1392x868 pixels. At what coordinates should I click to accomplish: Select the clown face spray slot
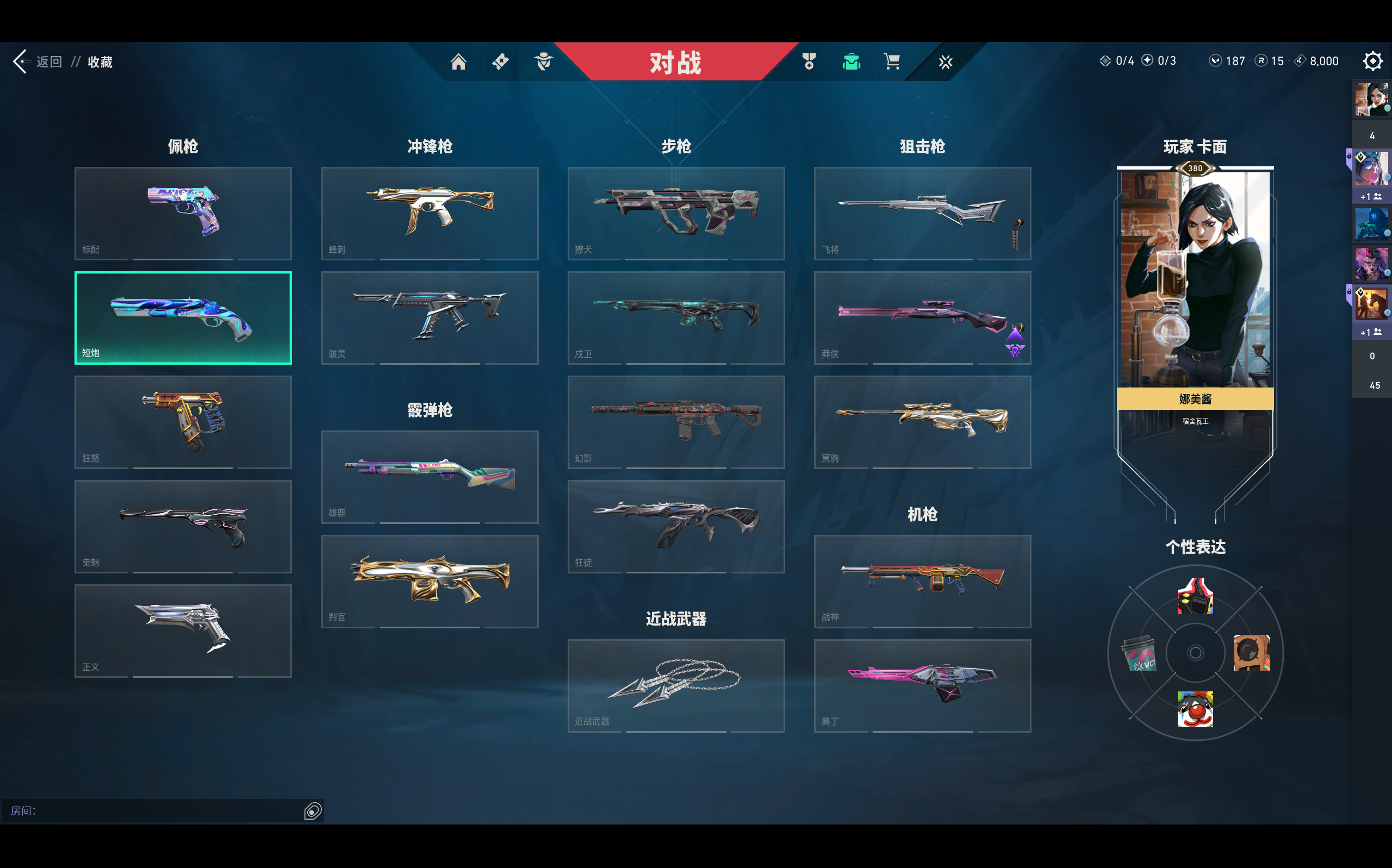click(1195, 709)
